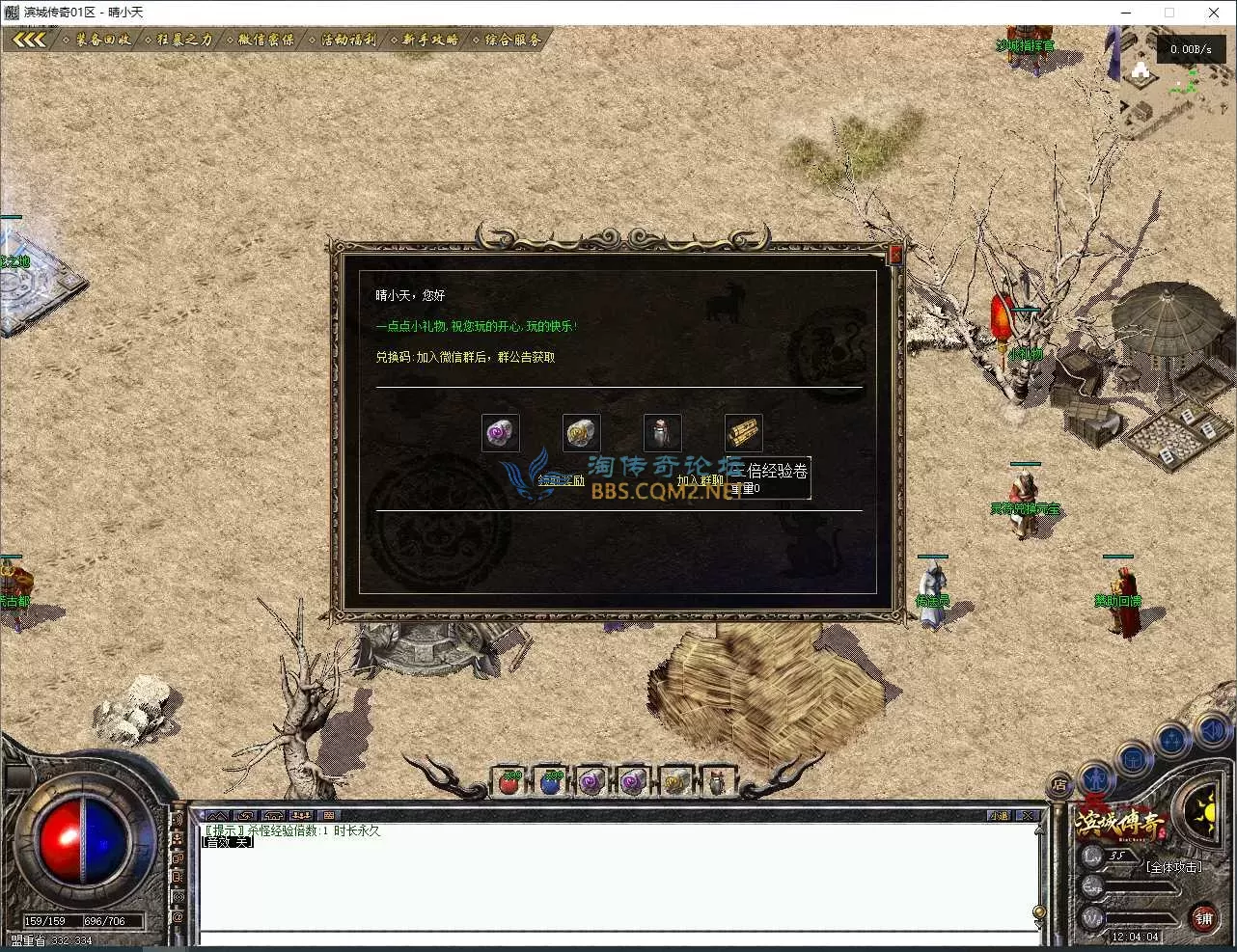Open the 新手攻略 menu
Screen dimensions: 1237x952
[x=429, y=40]
